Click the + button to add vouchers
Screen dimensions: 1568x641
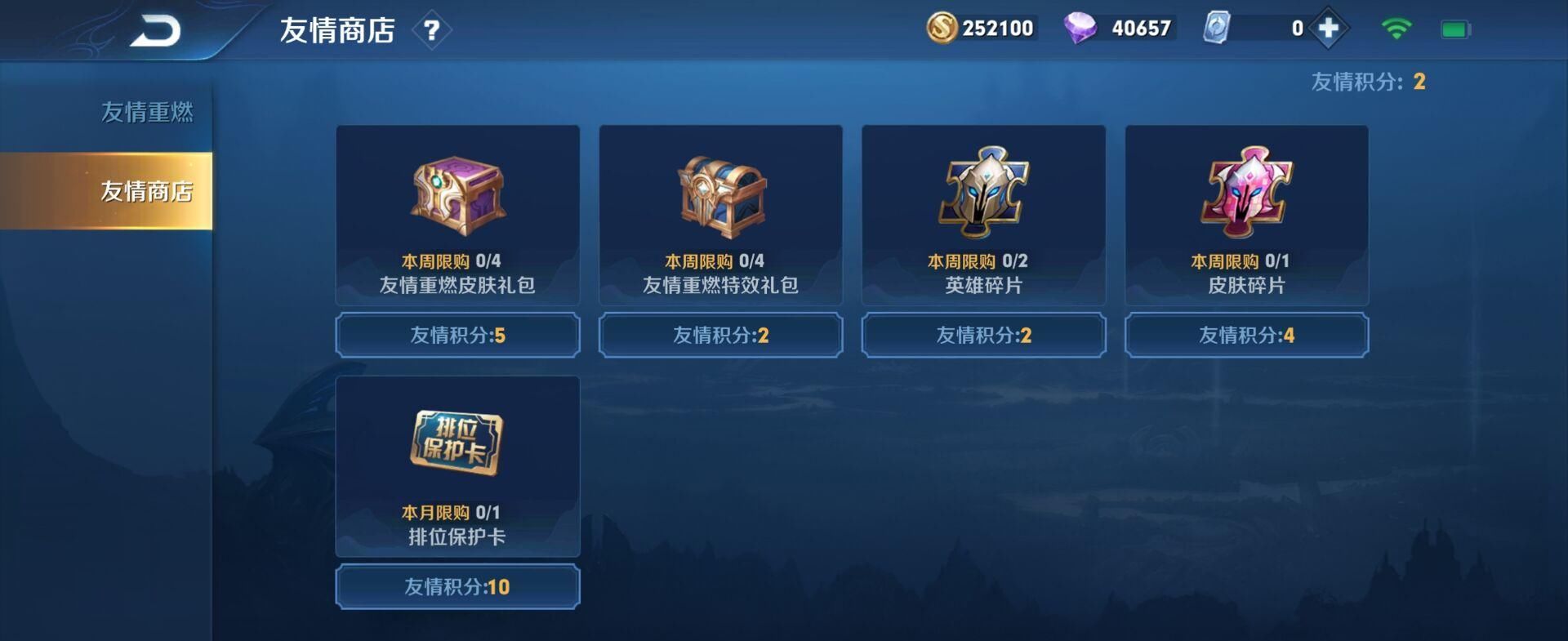(1328, 27)
